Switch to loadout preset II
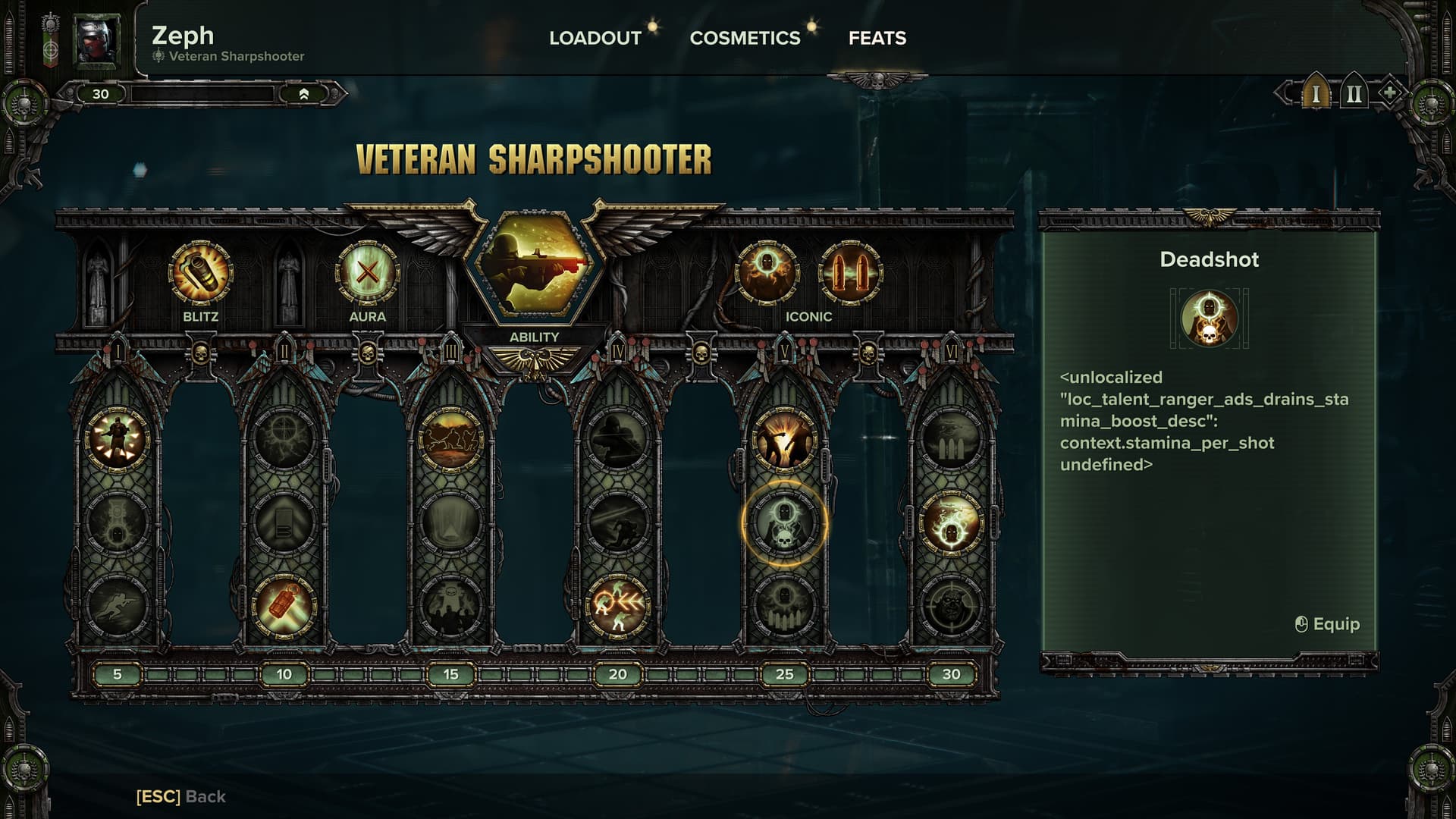Viewport: 1456px width, 819px height. 1353,94
